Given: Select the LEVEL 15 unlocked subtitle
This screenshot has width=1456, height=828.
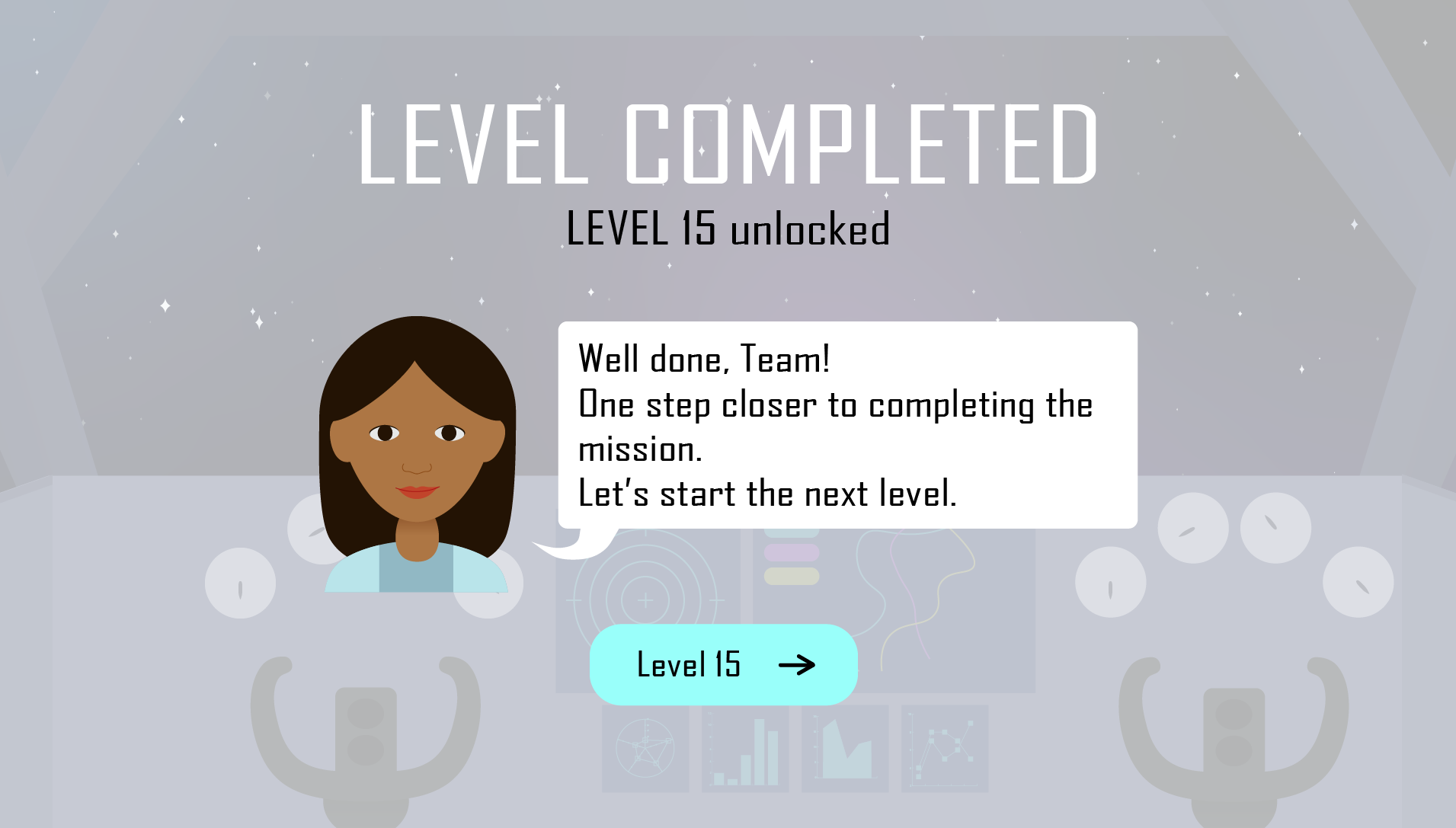Looking at the screenshot, I should [728, 229].
